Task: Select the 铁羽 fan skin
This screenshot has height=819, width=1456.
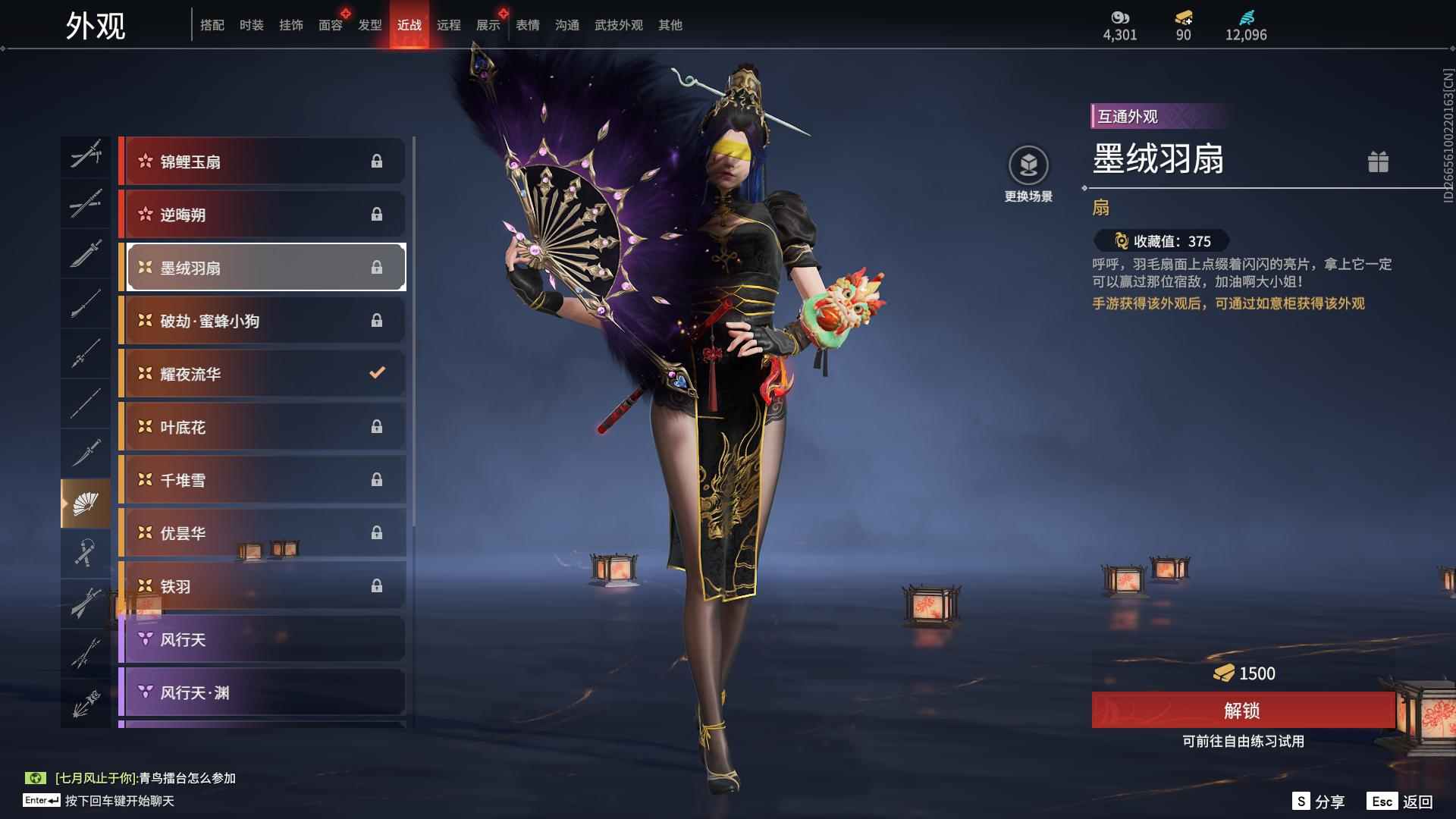Action: (x=262, y=586)
